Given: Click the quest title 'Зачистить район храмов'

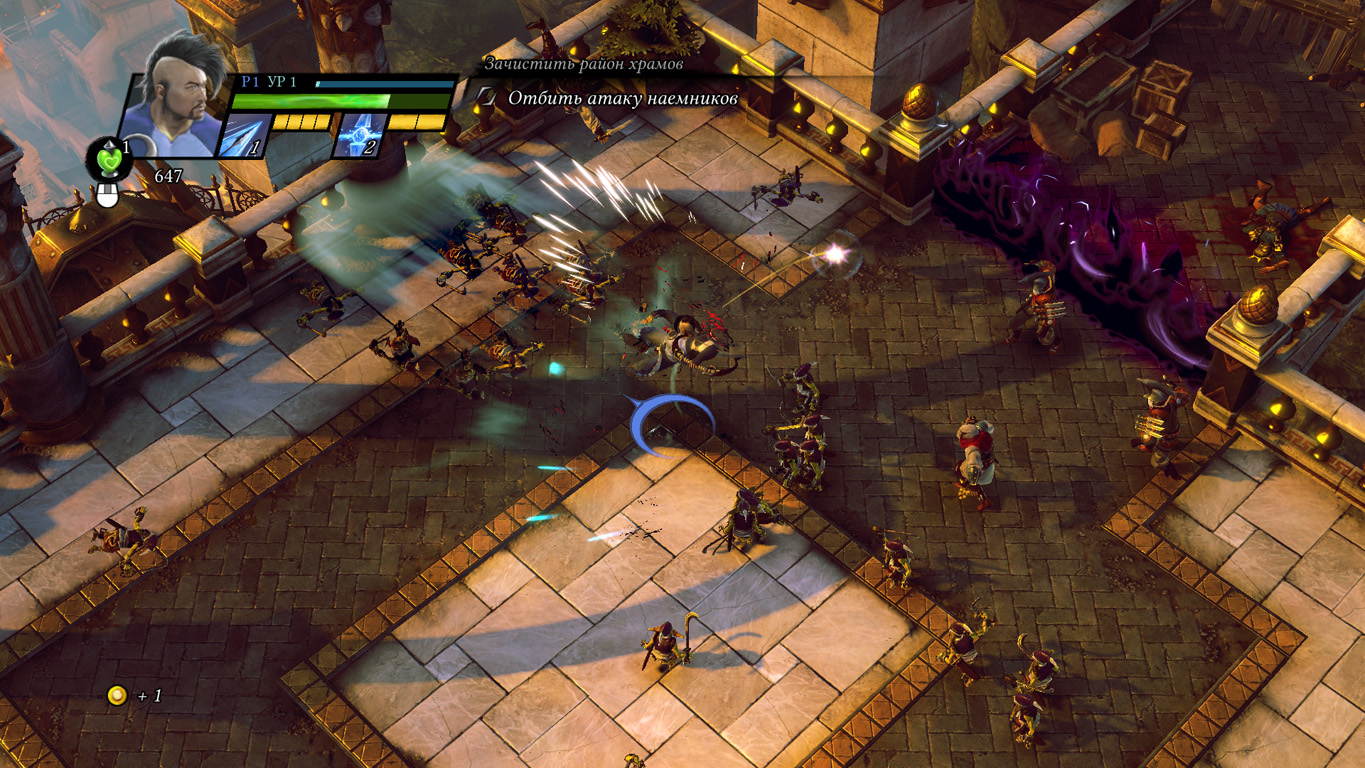Looking at the screenshot, I should pos(583,64).
